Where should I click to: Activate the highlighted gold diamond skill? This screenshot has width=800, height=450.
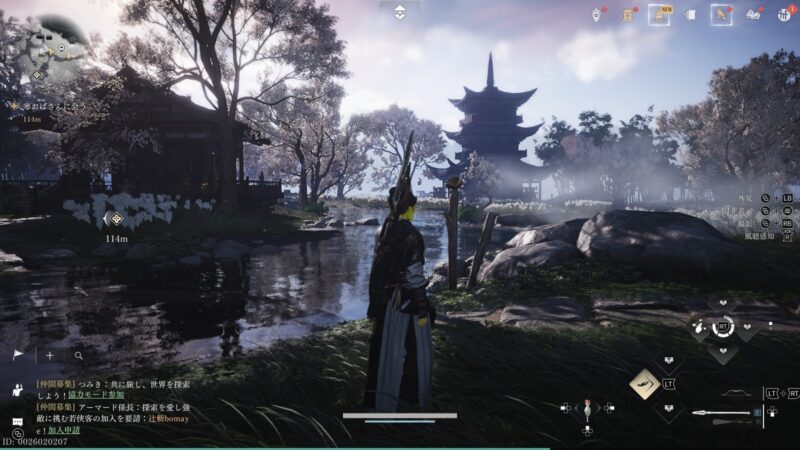point(645,383)
